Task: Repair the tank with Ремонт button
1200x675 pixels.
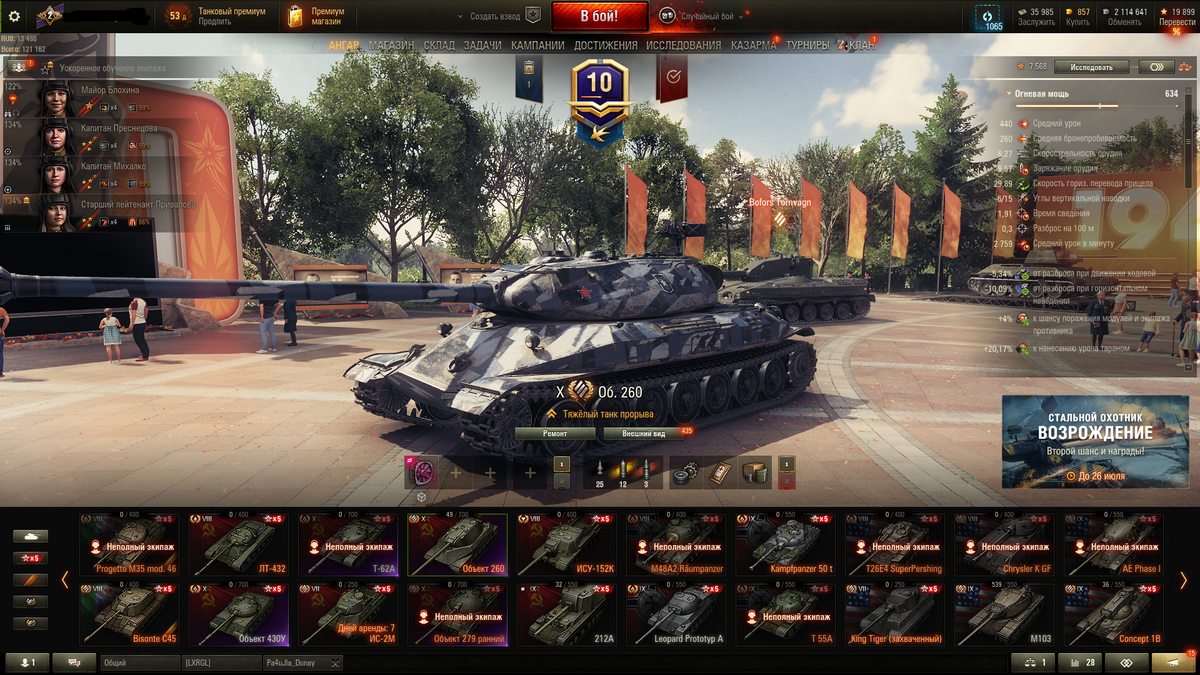Action: click(555, 434)
